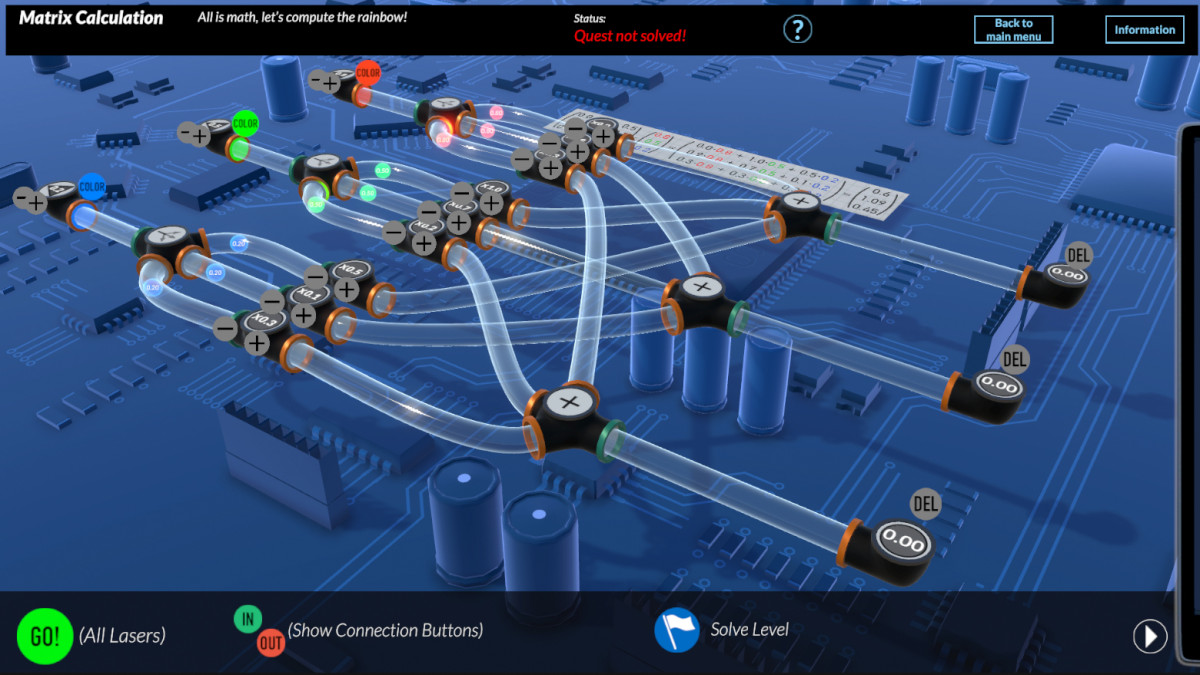This screenshot has width=1200, height=675.
Task: Toggle the blue COLOR laser button
Action: coord(92,186)
